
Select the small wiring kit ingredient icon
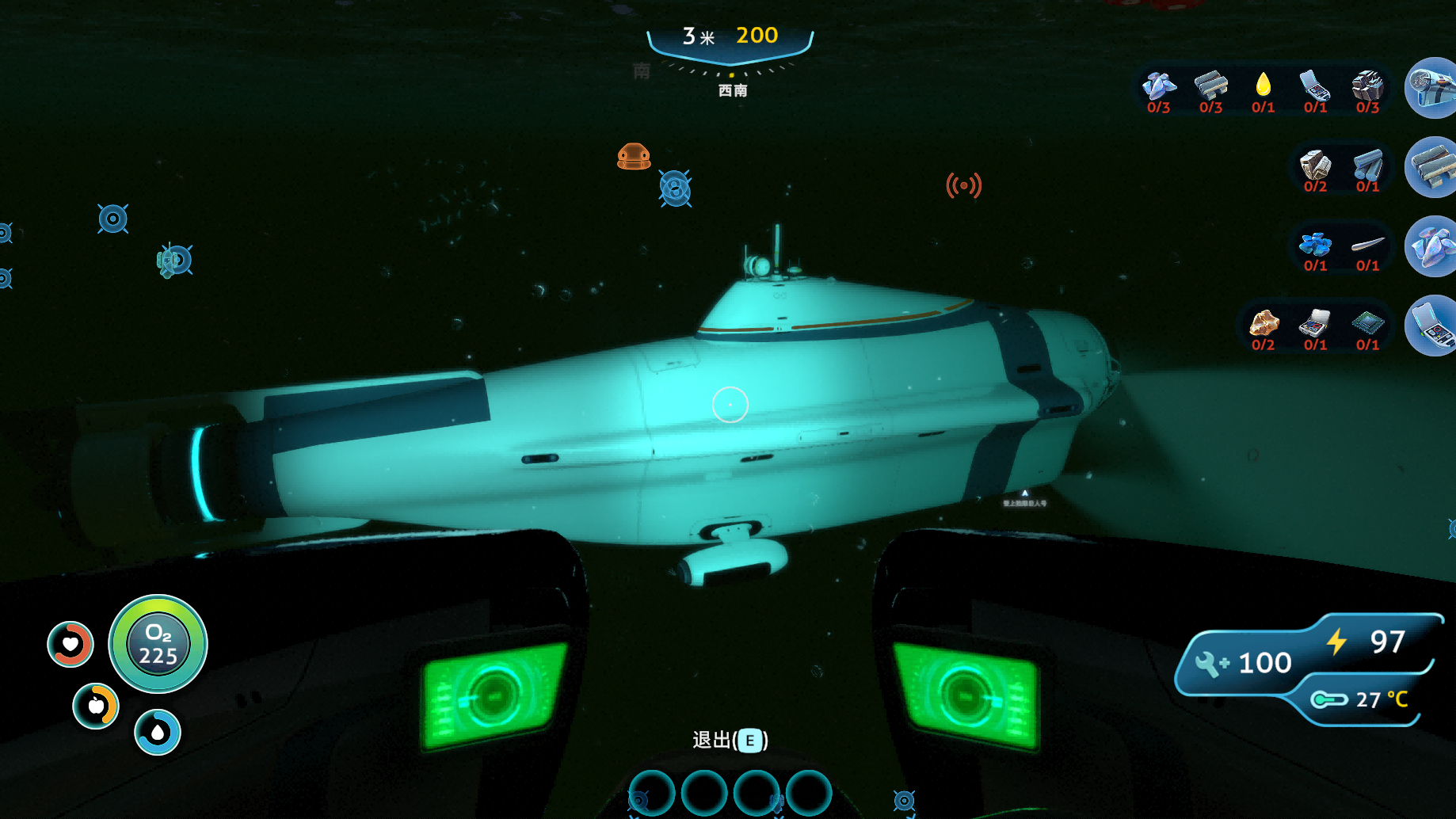pyautogui.click(x=1315, y=322)
